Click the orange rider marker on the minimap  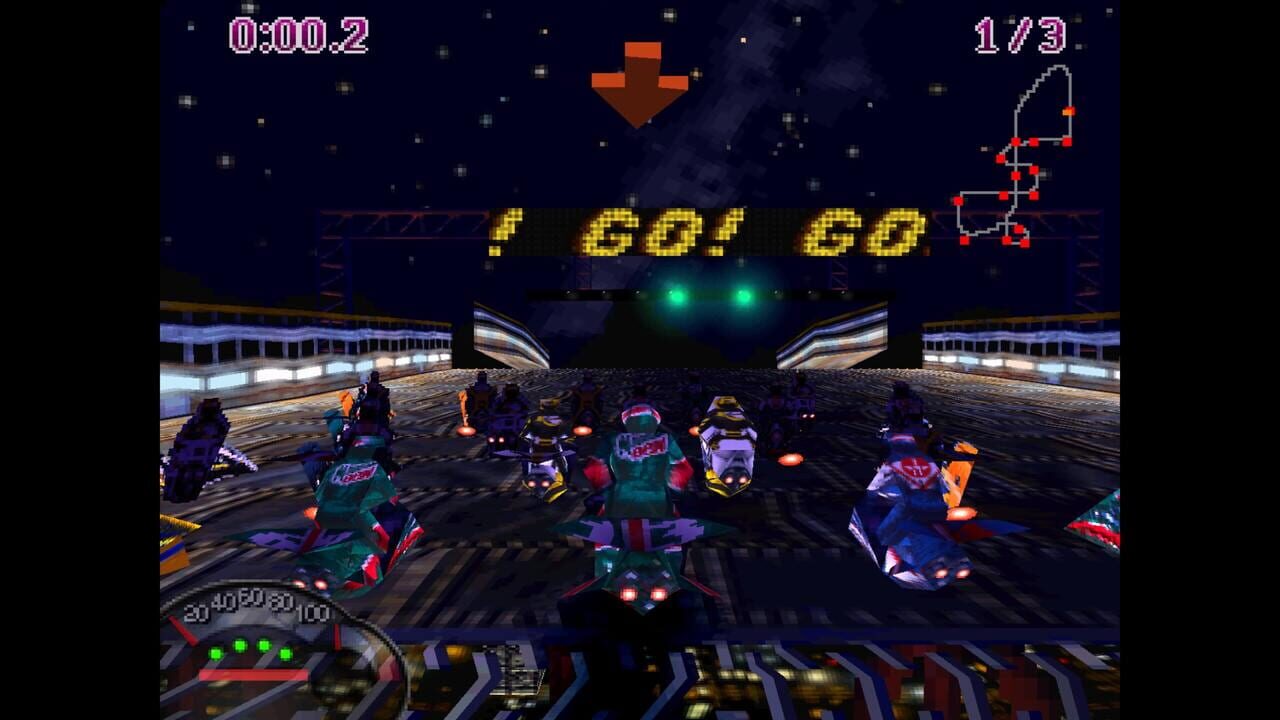point(1068,110)
